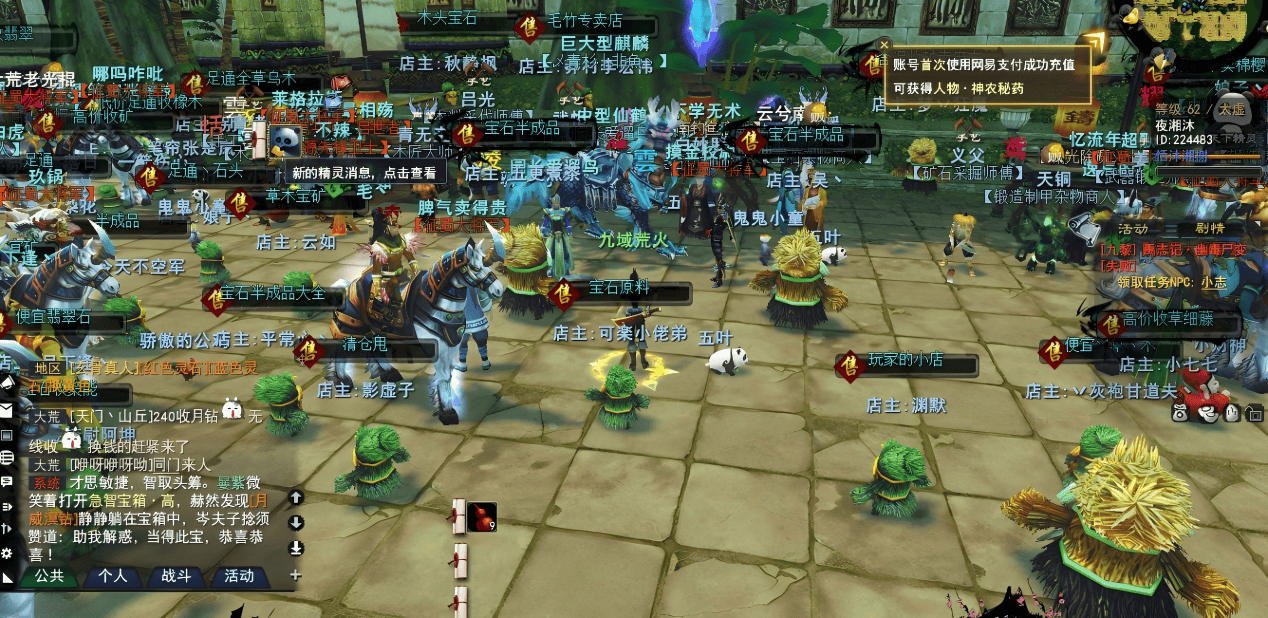Add a new chat tab with plus

(295, 575)
